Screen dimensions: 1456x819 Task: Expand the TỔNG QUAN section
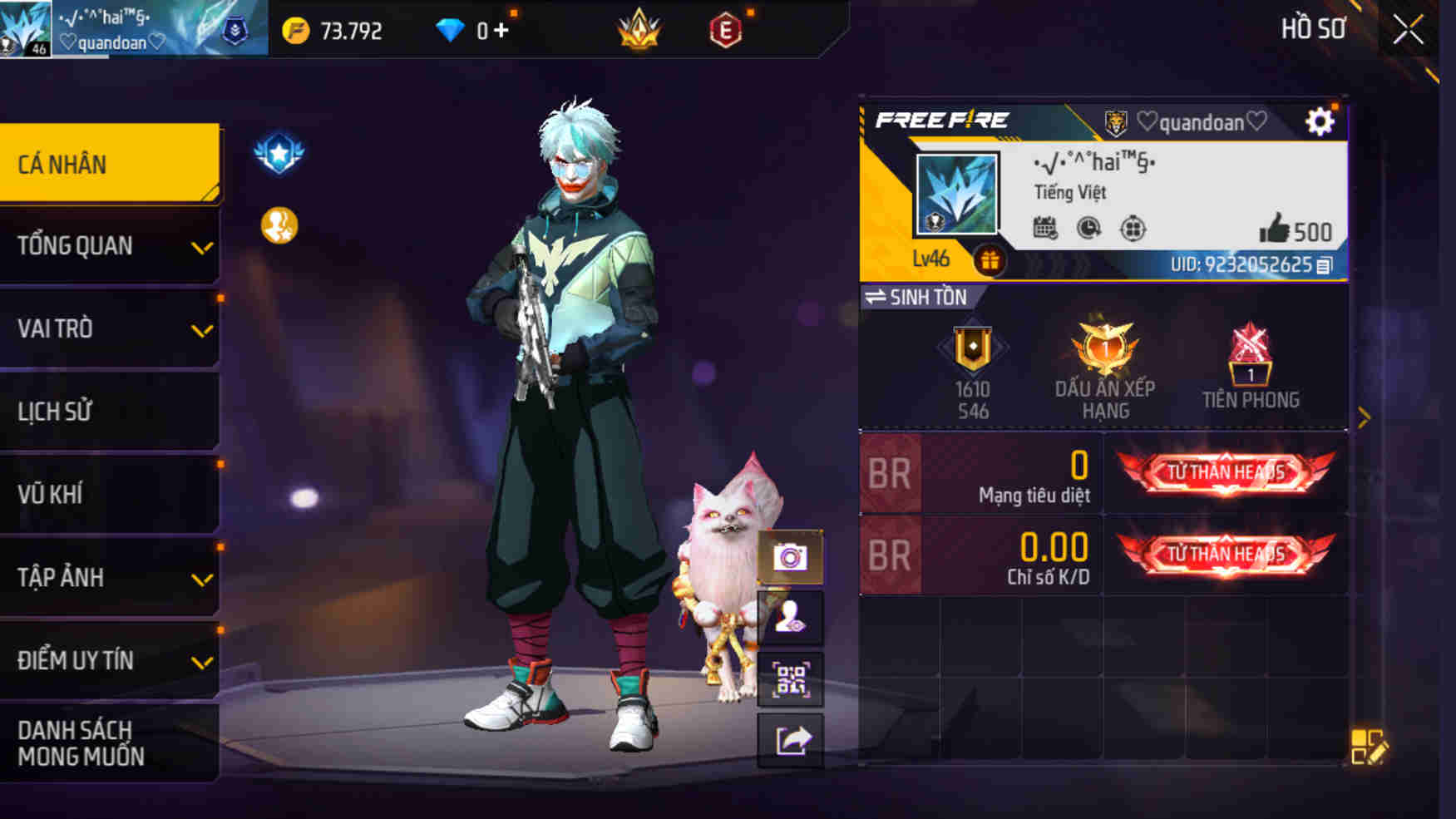[x=109, y=246]
